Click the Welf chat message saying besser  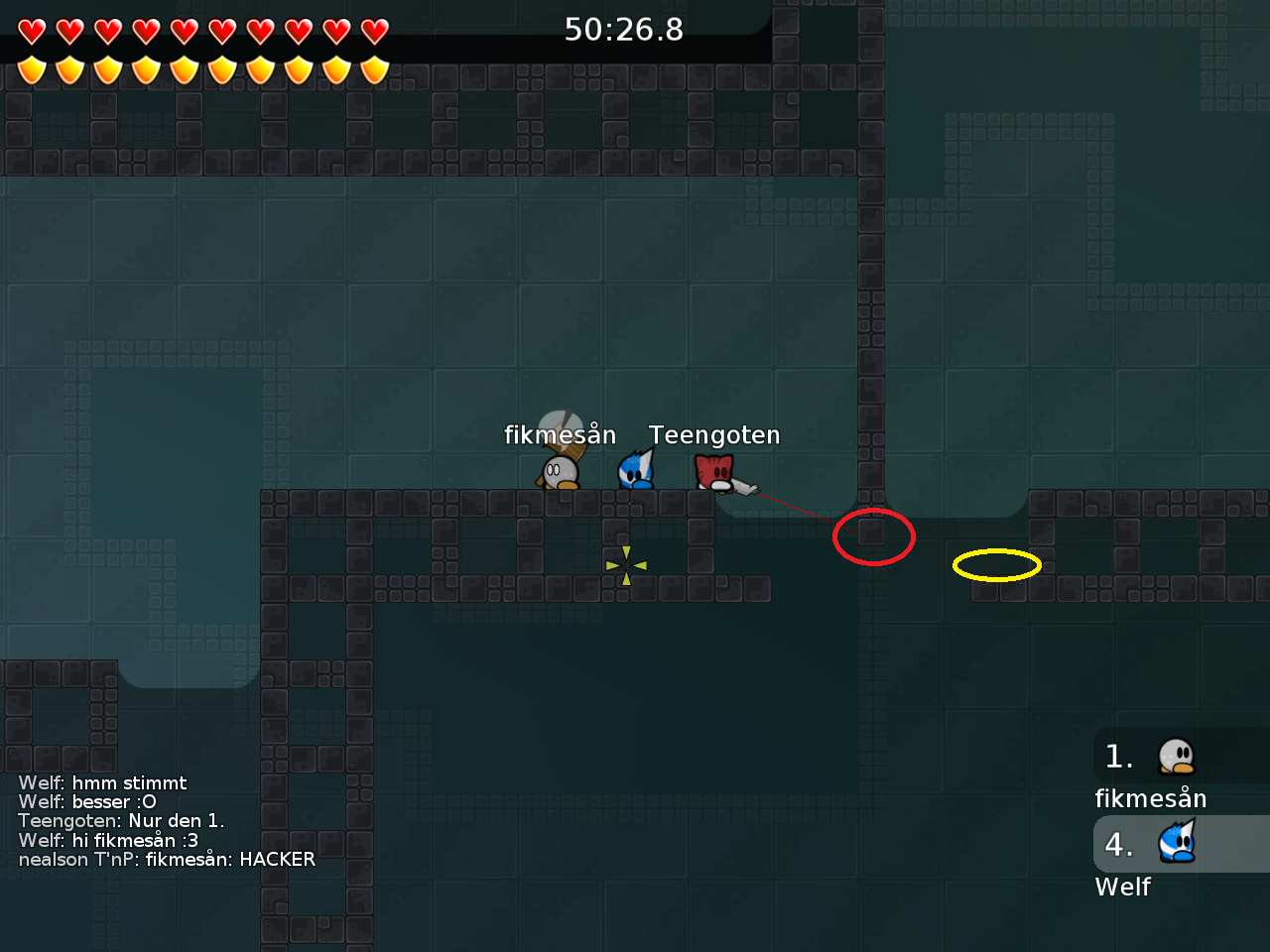[x=87, y=801]
